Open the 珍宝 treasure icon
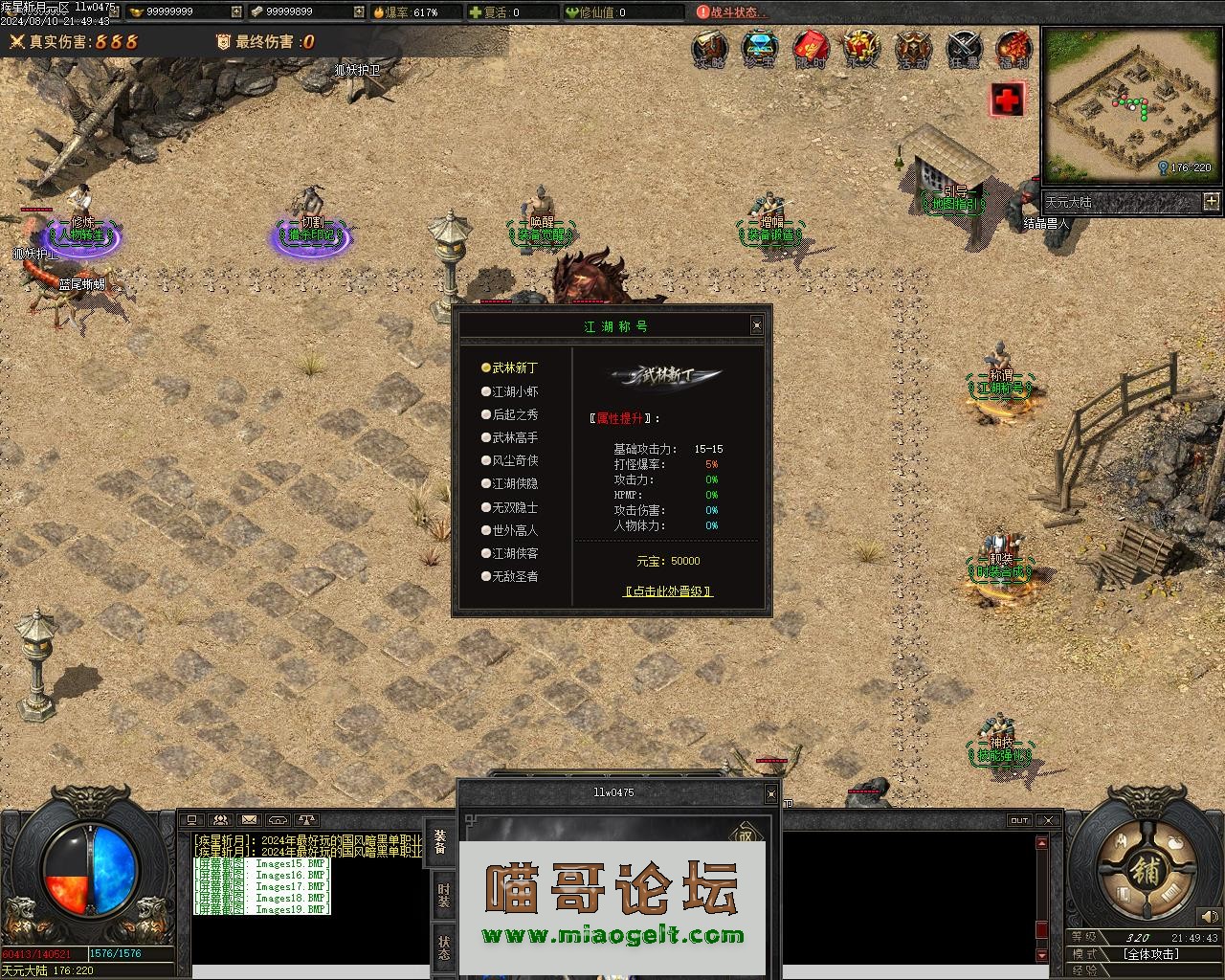The image size is (1225, 980). point(760,48)
